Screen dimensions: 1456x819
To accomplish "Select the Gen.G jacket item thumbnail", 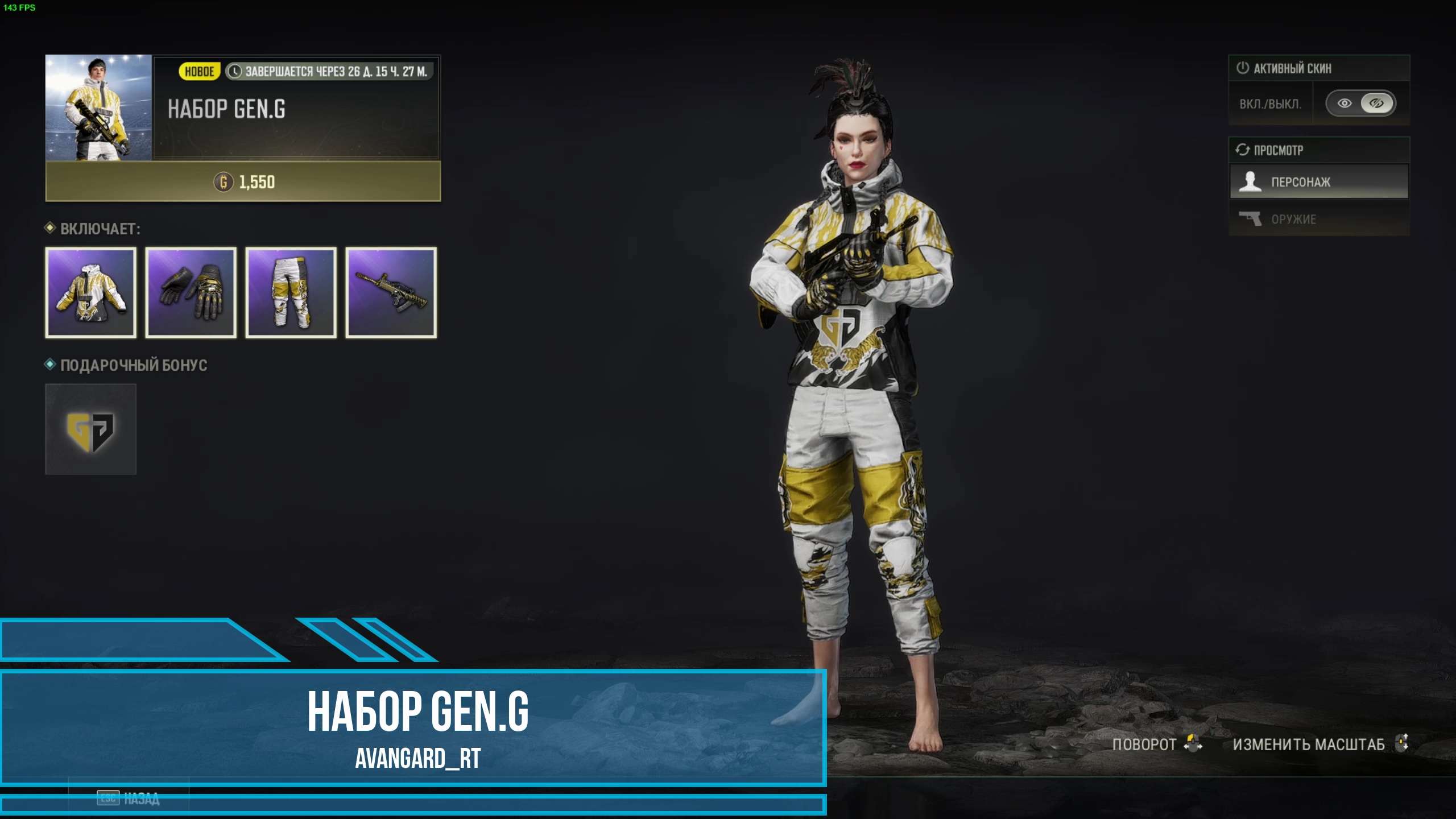I will point(91,293).
